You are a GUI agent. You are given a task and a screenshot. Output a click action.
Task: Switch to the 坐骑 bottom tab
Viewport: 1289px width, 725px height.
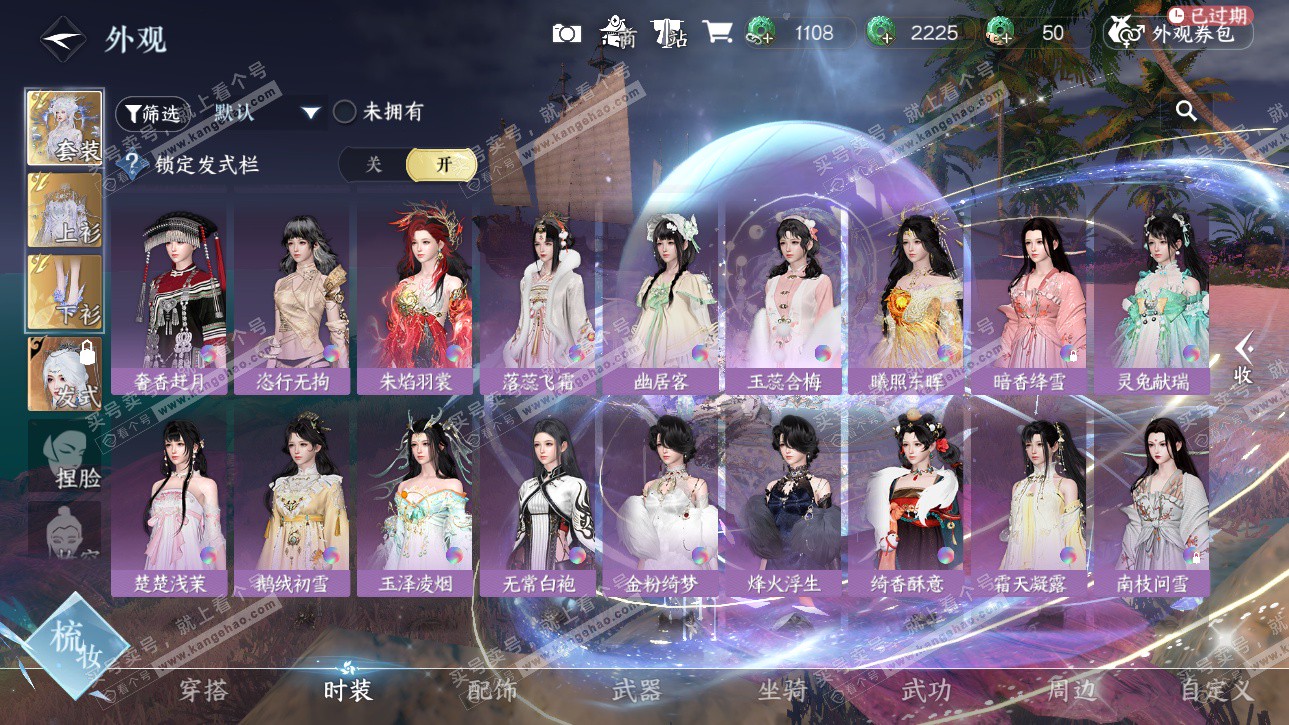coord(782,689)
